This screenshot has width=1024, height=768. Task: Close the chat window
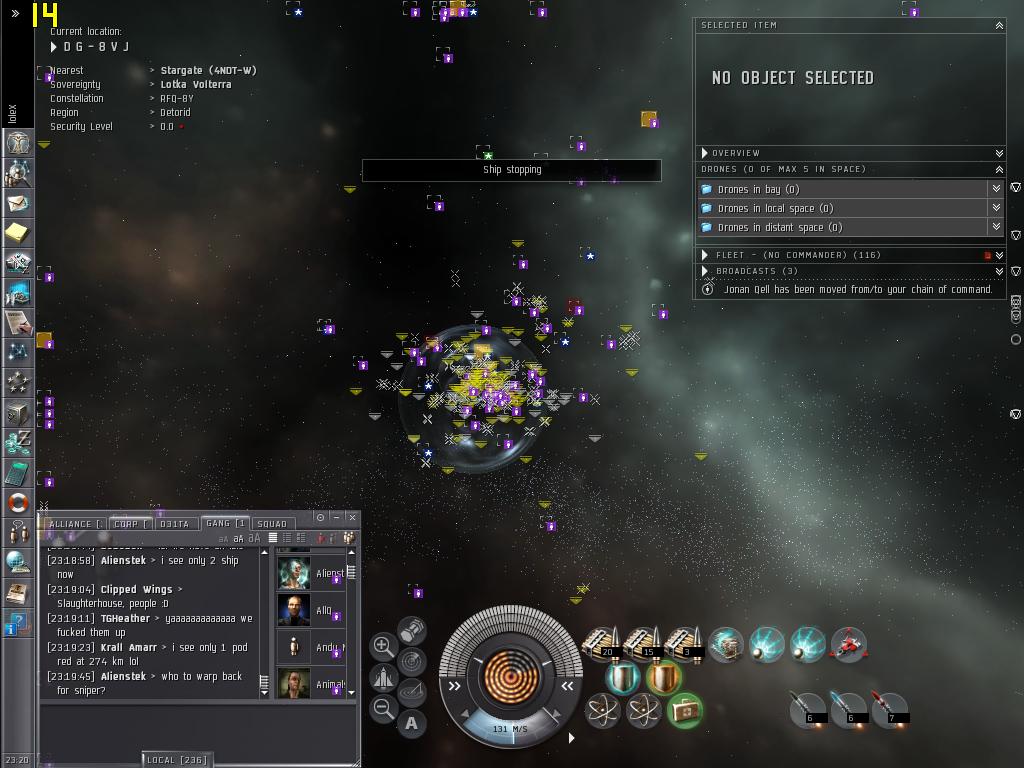352,517
